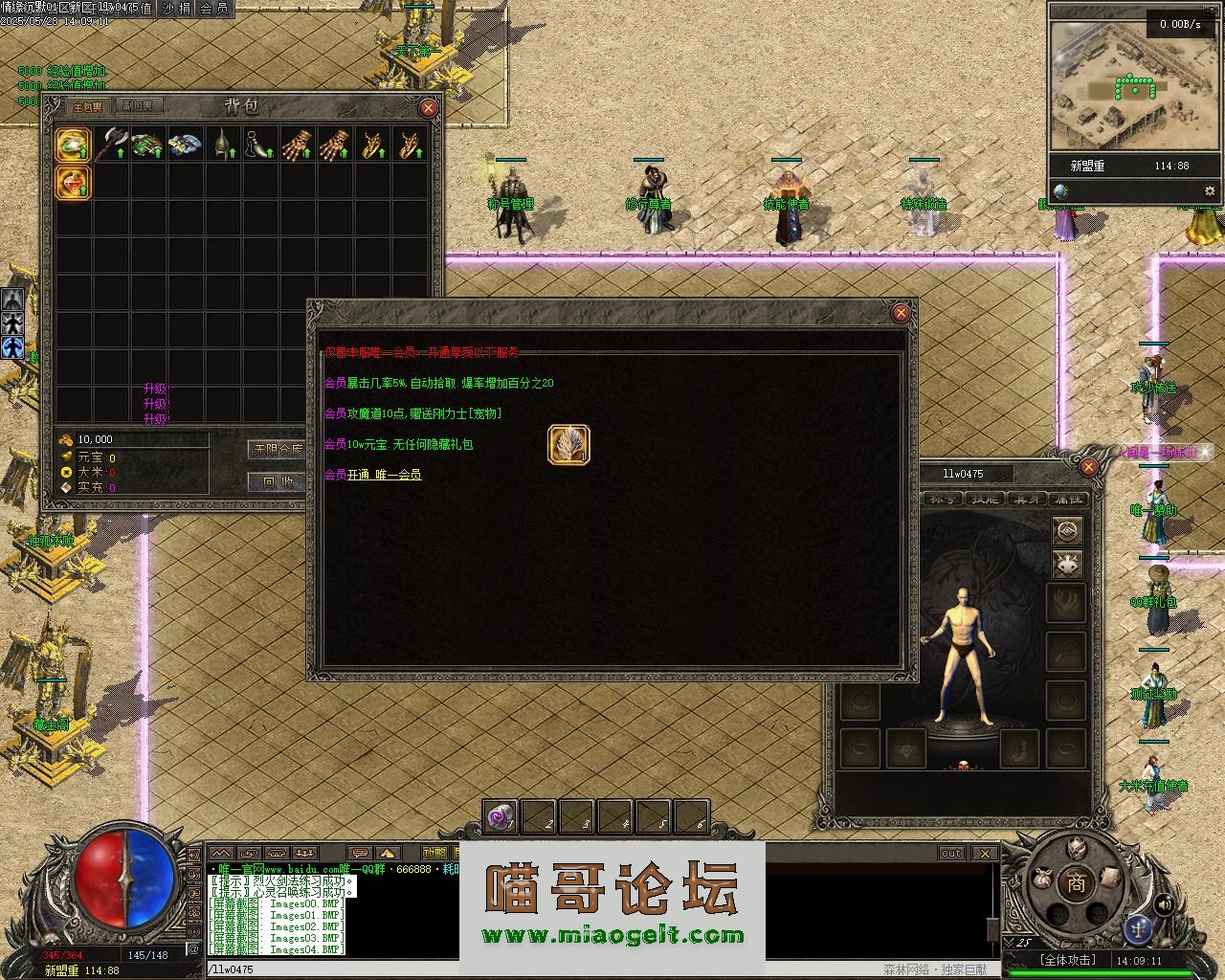Select the red potion item slot
The image size is (1225, 980).
74,181
